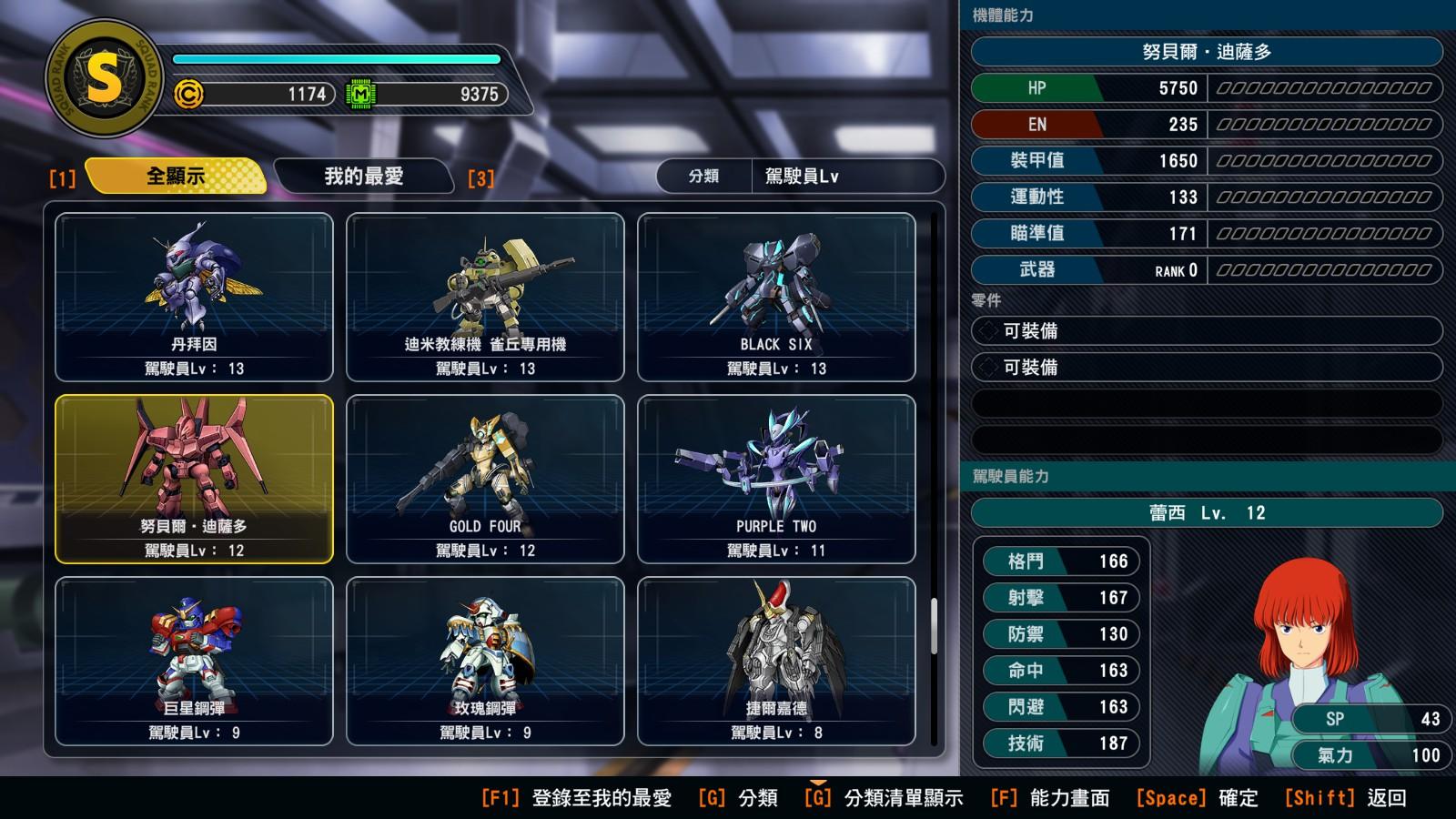Open the 分類 駕駛員Lv sort selector
The width and height of the screenshot is (1456, 819).
click(800, 177)
